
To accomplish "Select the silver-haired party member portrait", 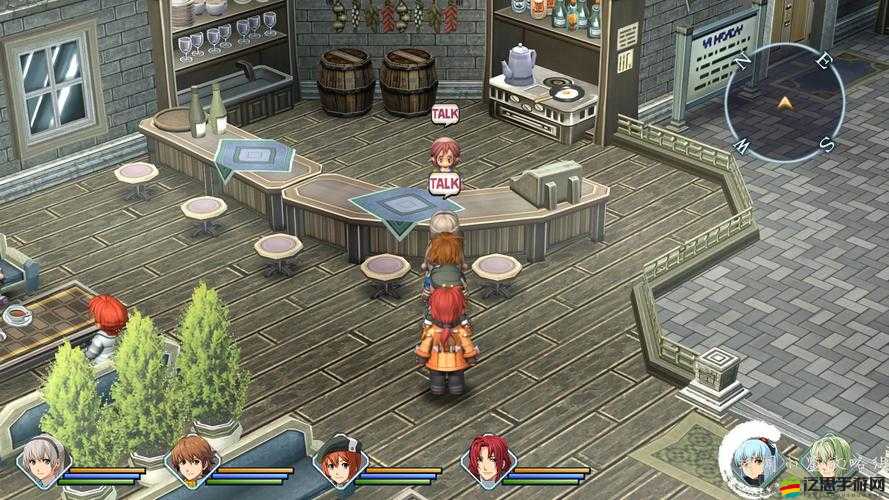I will (43, 462).
